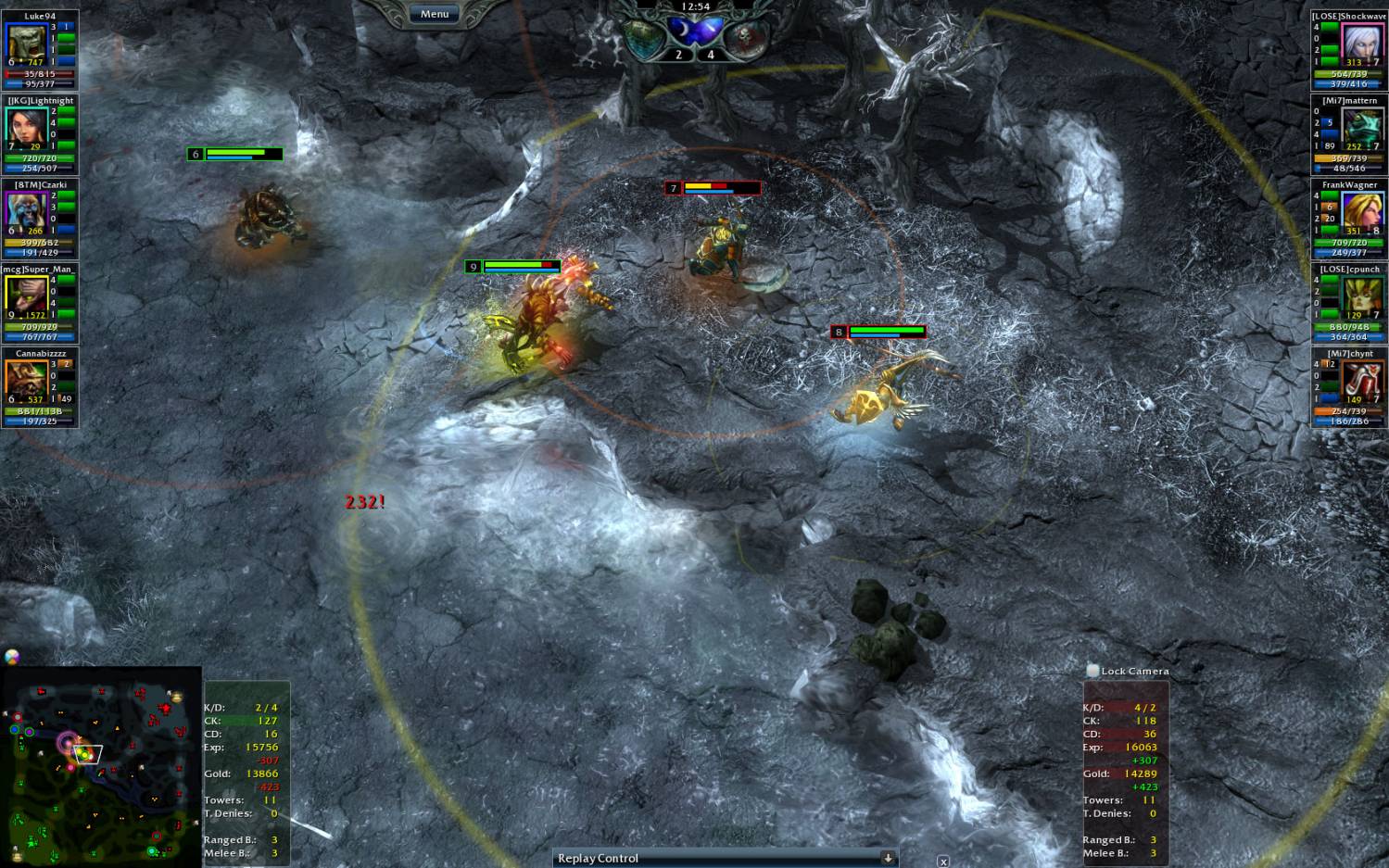The height and width of the screenshot is (868, 1389).
Task: Select [LOSE]cpunch's hero portrait
Action: click(1359, 294)
